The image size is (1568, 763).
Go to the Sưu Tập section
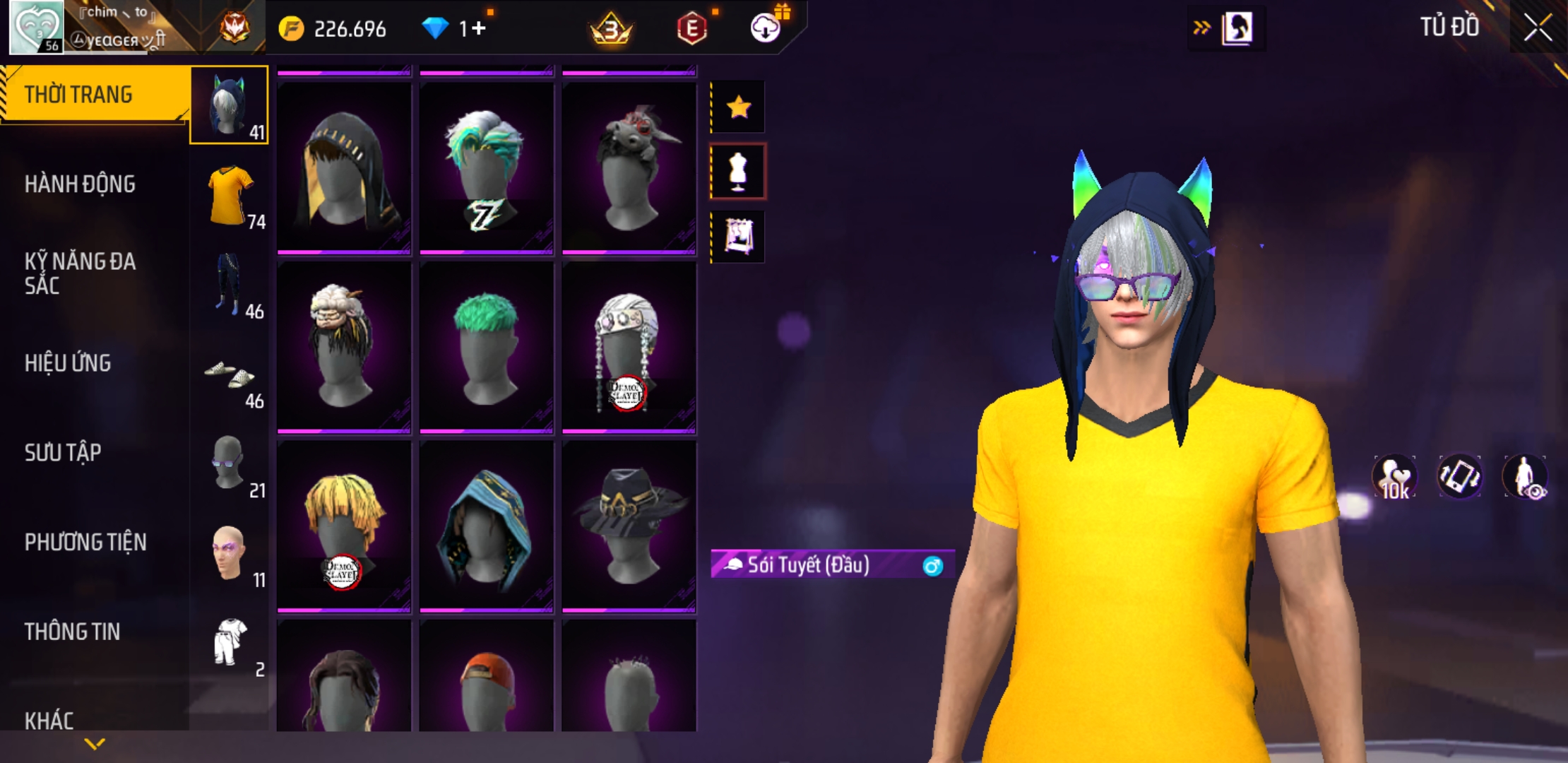coord(63,453)
